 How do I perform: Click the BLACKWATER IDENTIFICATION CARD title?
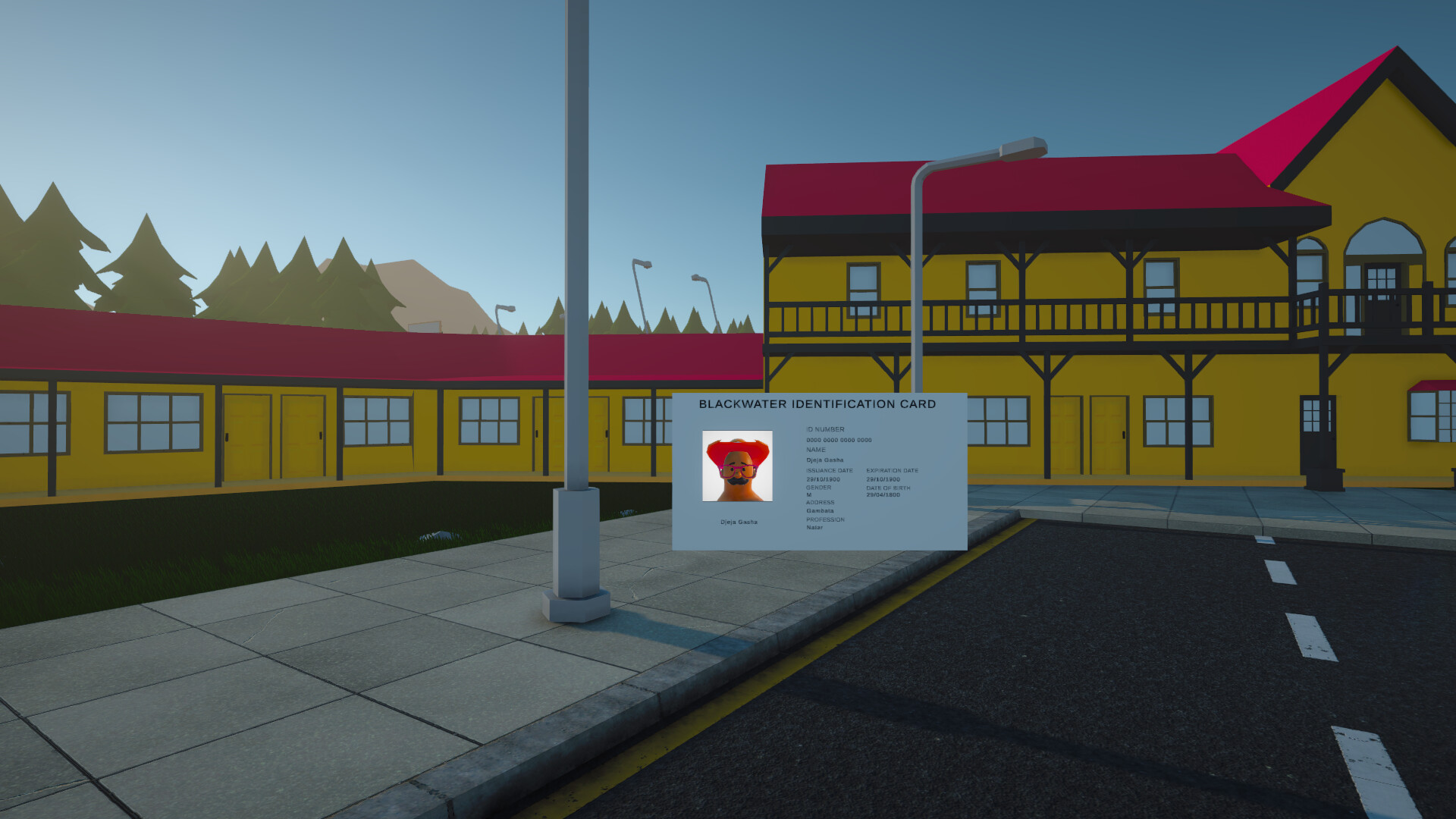point(817,404)
